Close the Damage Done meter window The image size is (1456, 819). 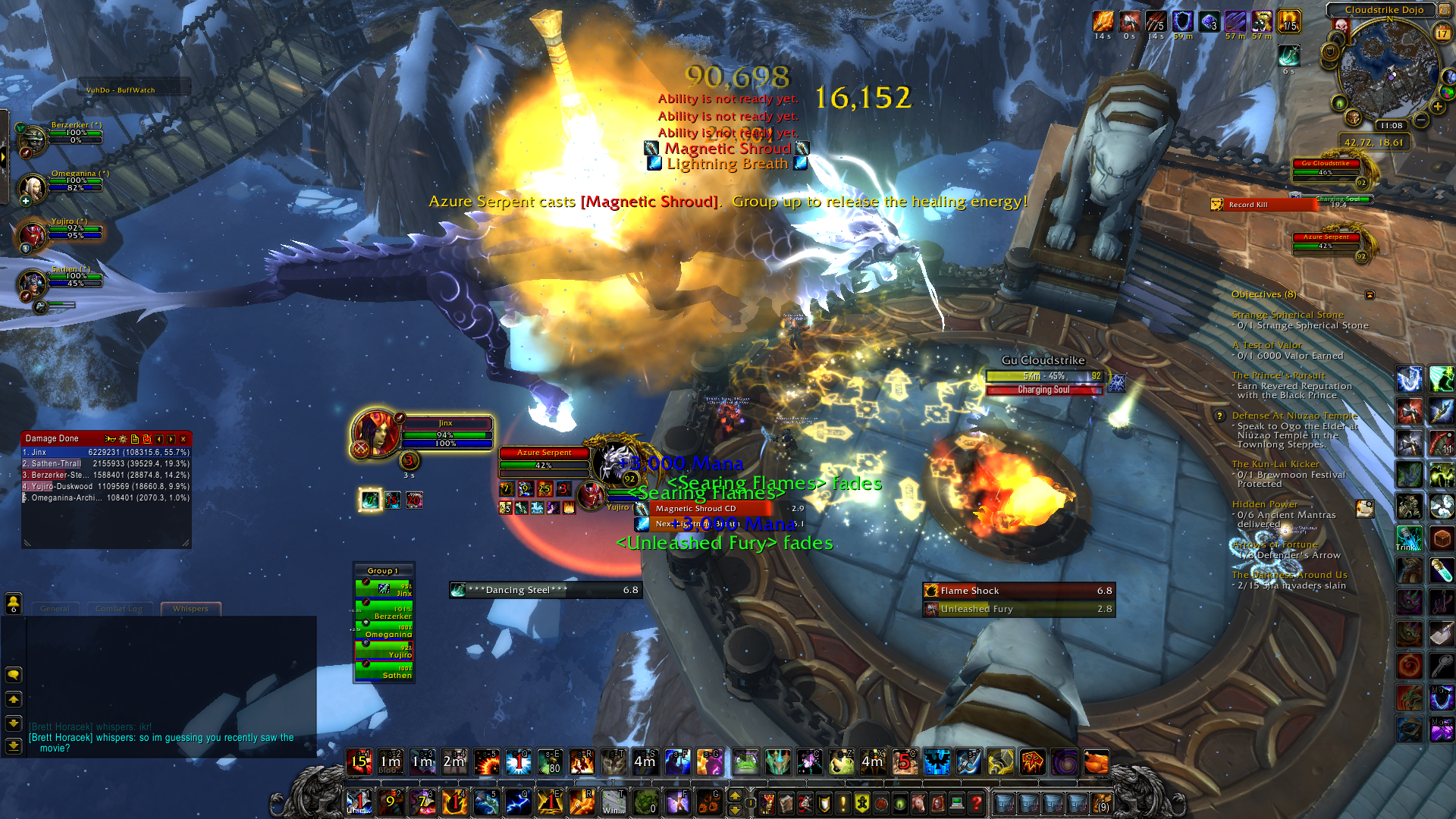point(183,439)
